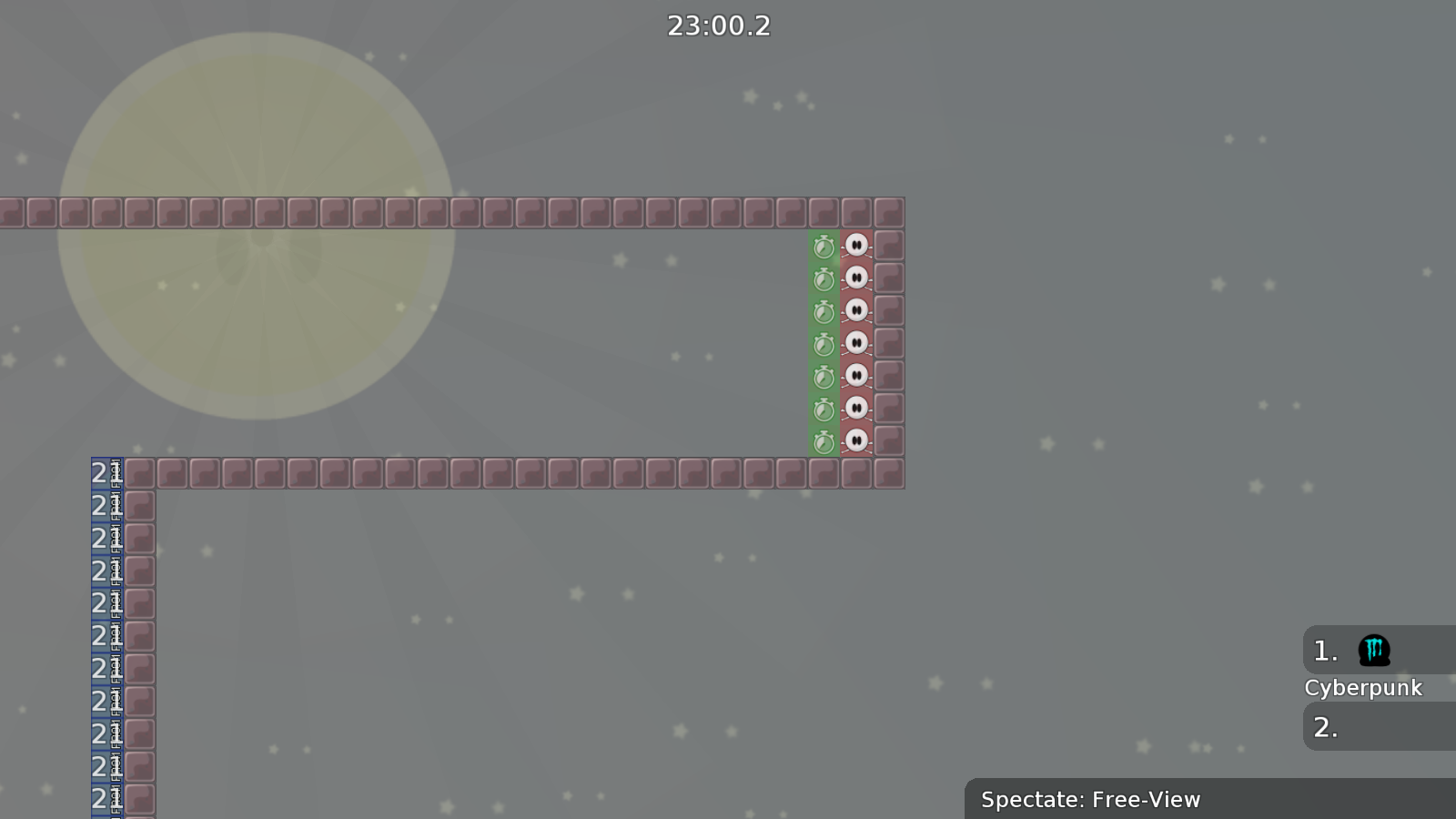Click the red eyes tile beside the fifth stopwatch
The image size is (1456, 819).
pyautogui.click(x=856, y=378)
